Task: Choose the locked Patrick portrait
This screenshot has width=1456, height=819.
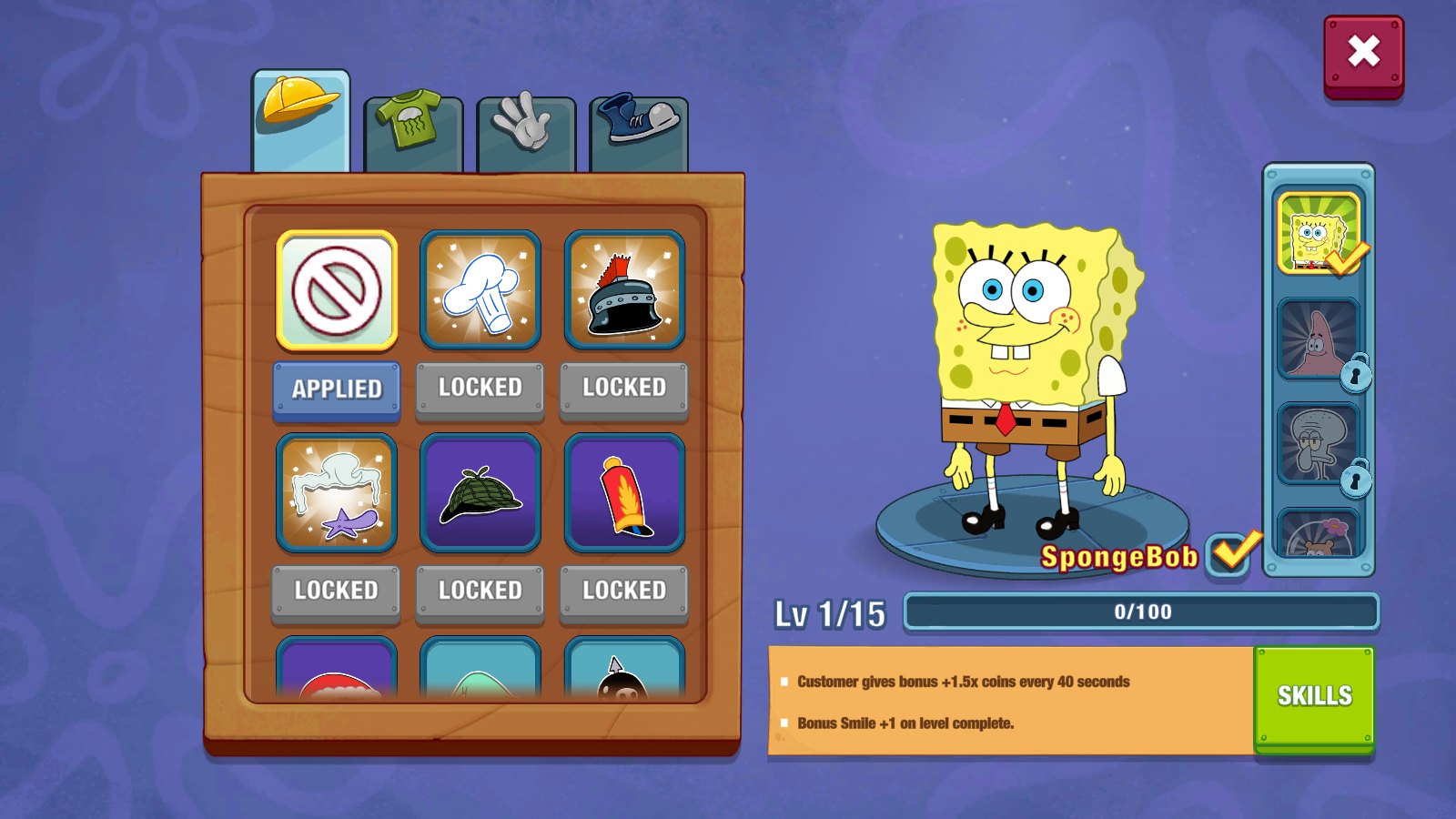Action: [x=1318, y=339]
